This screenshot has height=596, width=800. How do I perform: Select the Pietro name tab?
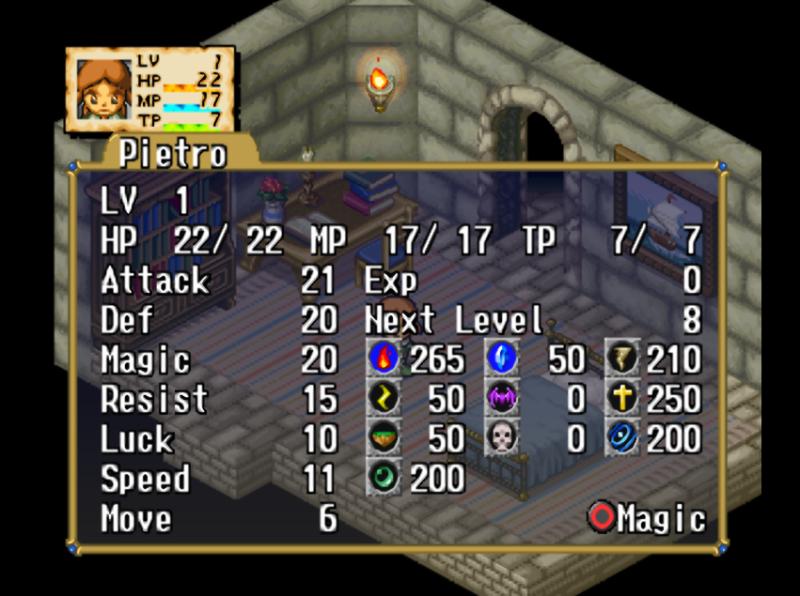pyautogui.click(x=172, y=154)
